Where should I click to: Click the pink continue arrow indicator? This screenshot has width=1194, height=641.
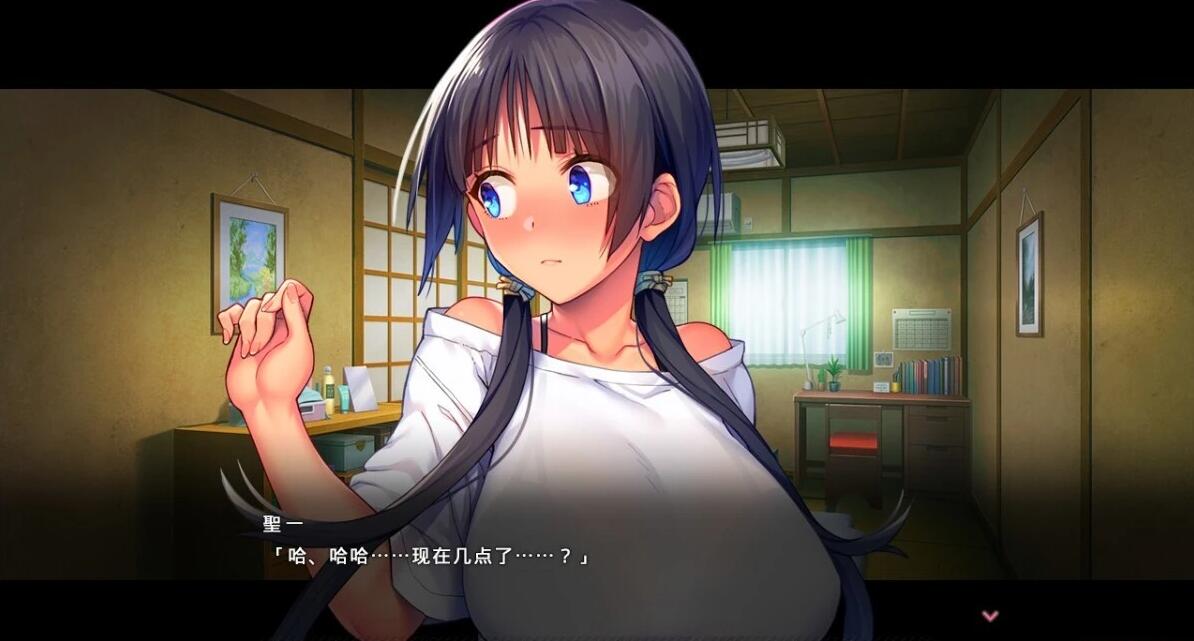pos(989,615)
